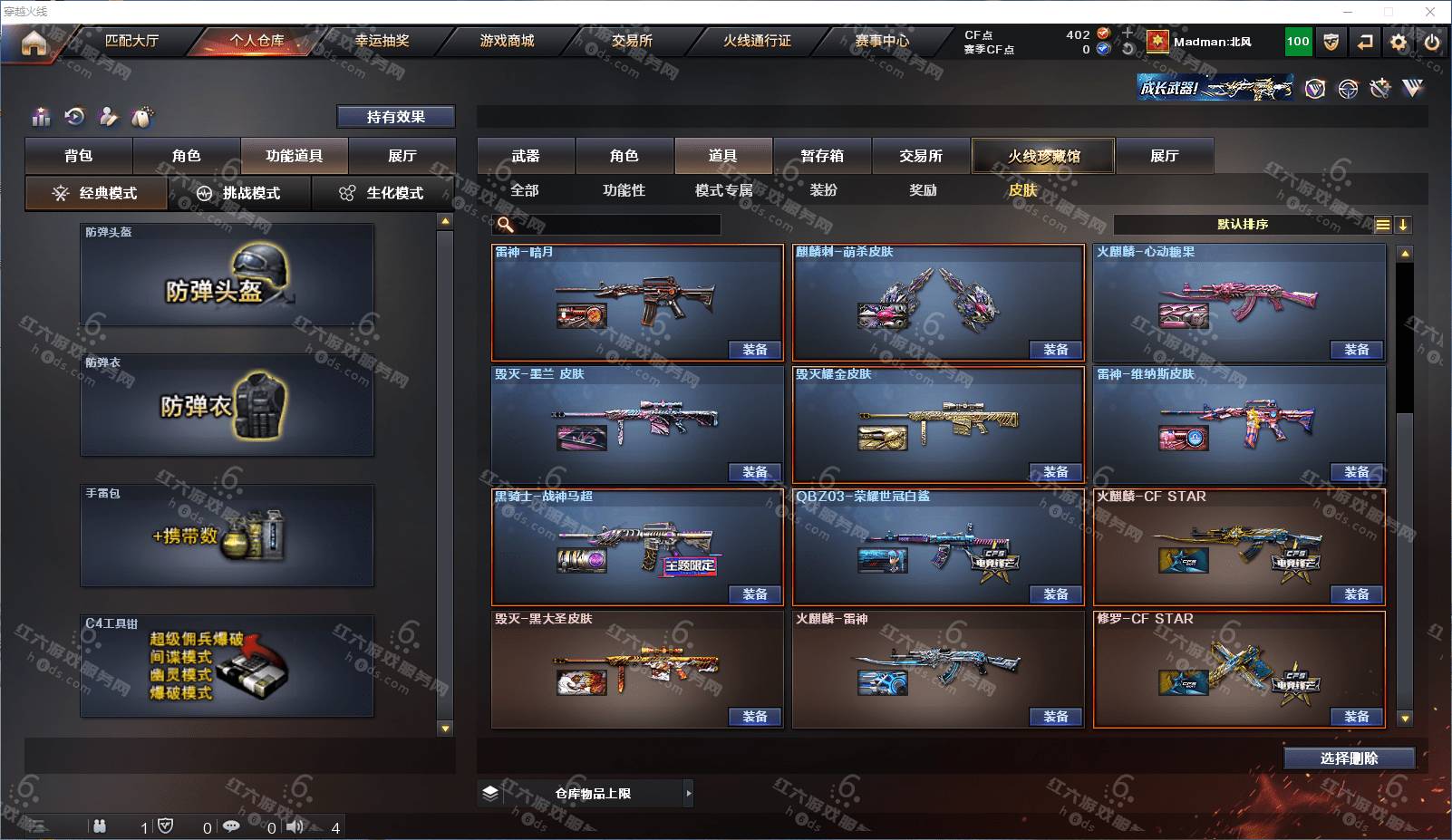Open the 赛事中心 tournament center

point(882,41)
